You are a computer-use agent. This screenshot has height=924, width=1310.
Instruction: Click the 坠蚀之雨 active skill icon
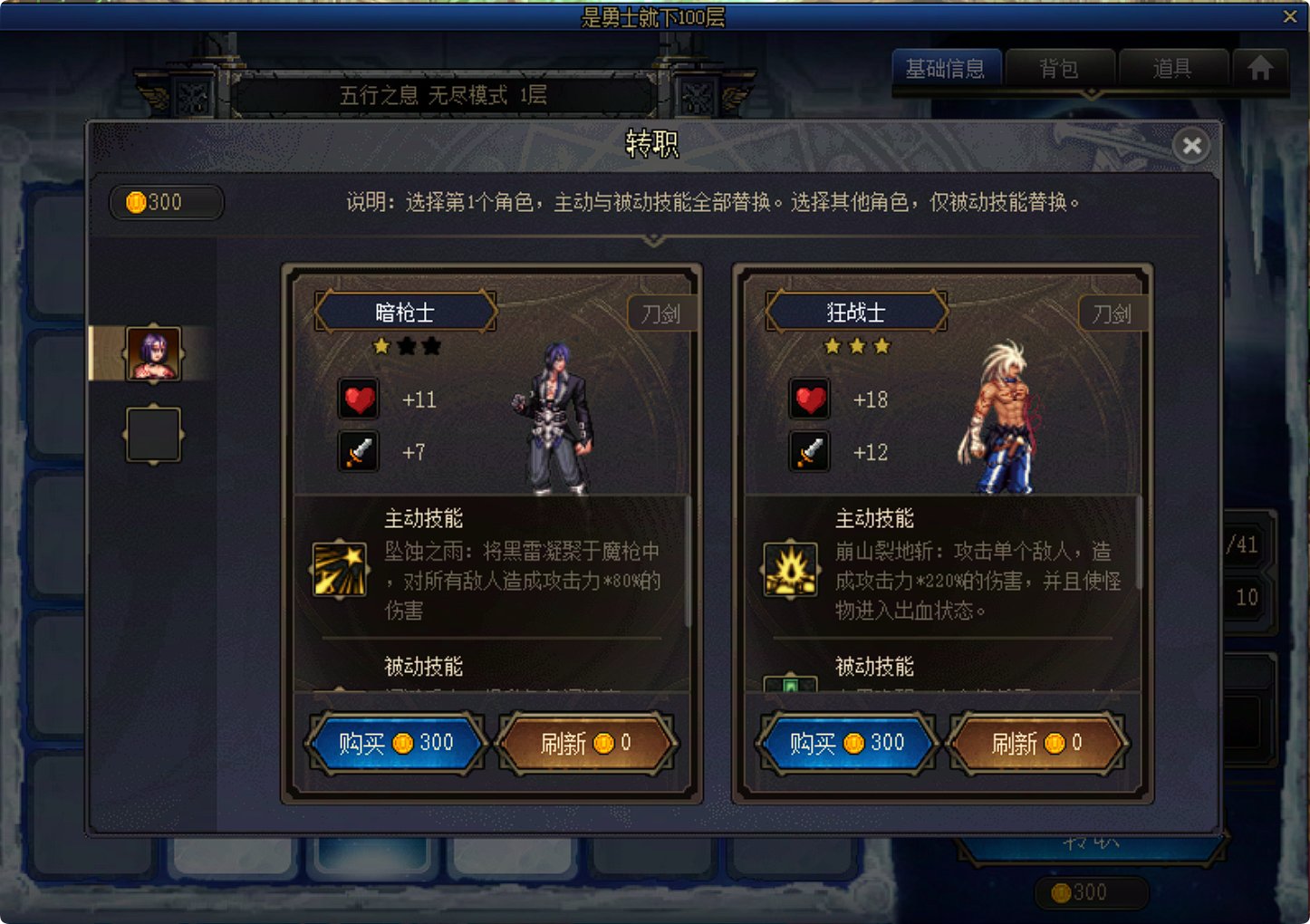tap(339, 569)
